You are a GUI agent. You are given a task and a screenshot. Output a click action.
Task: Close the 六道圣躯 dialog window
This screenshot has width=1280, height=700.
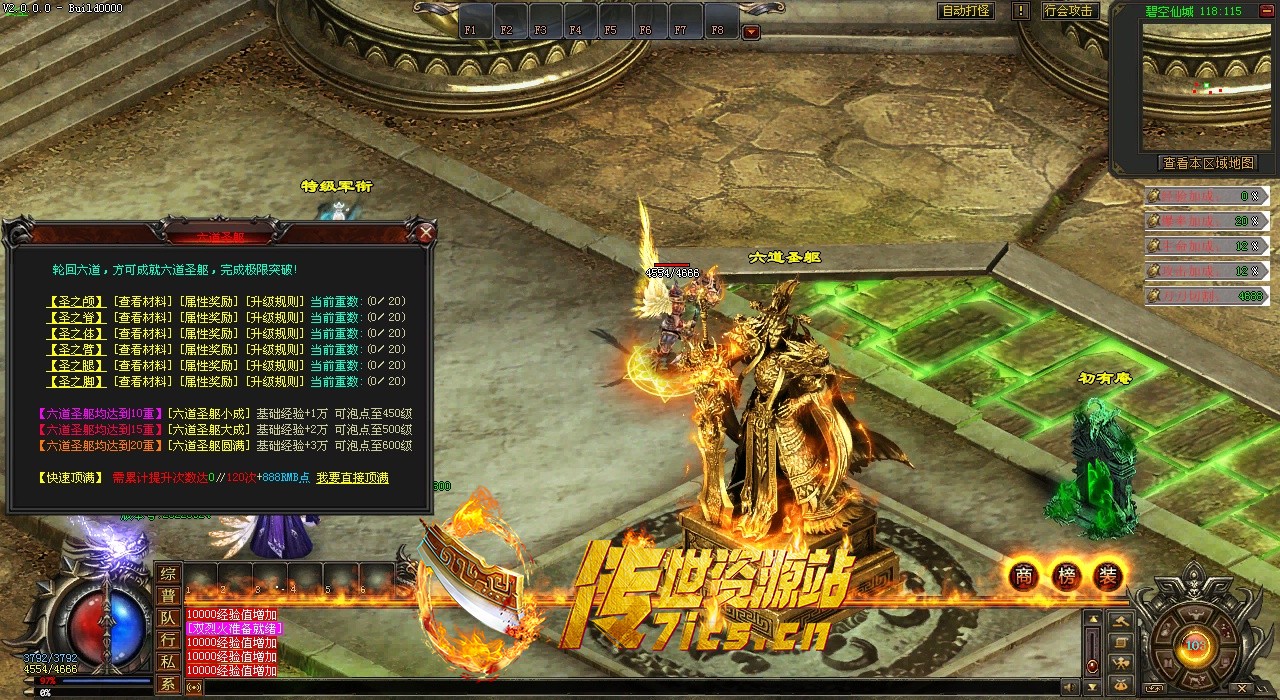[426, 234]
